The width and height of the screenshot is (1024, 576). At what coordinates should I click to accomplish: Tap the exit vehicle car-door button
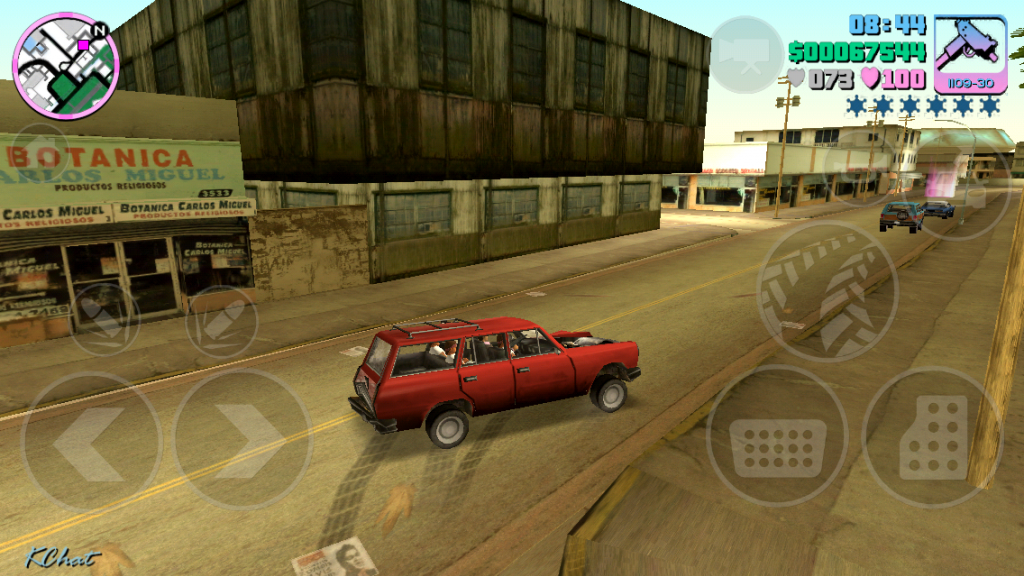click(x=966, y=180)
